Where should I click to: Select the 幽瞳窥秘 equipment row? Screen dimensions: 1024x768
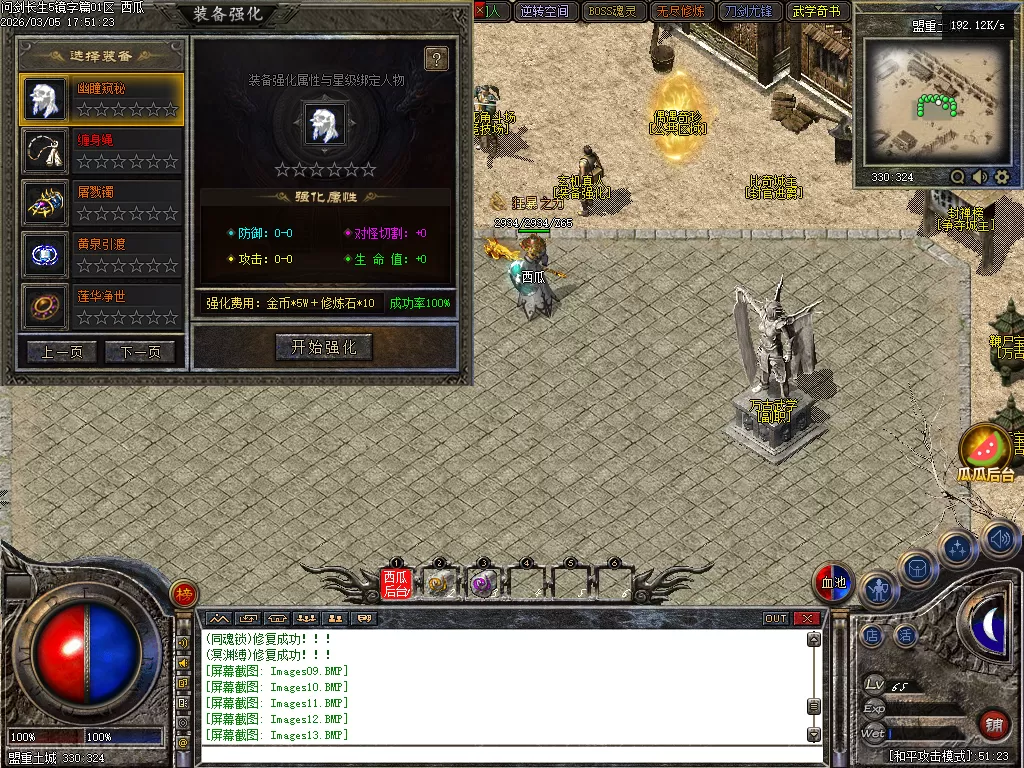pyautogui.click(x=101, y=98)
